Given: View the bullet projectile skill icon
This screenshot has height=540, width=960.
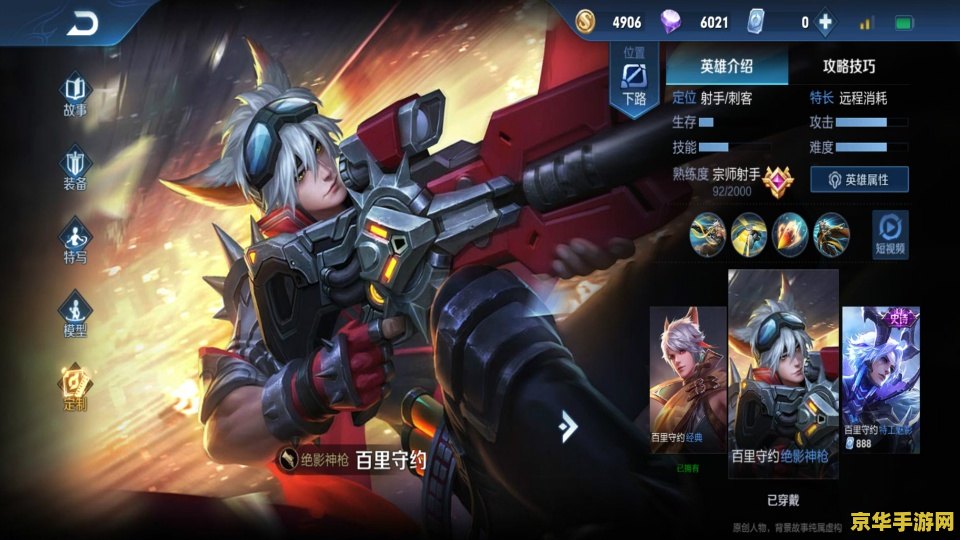Looking at the screenshot, I should (790, 234).
